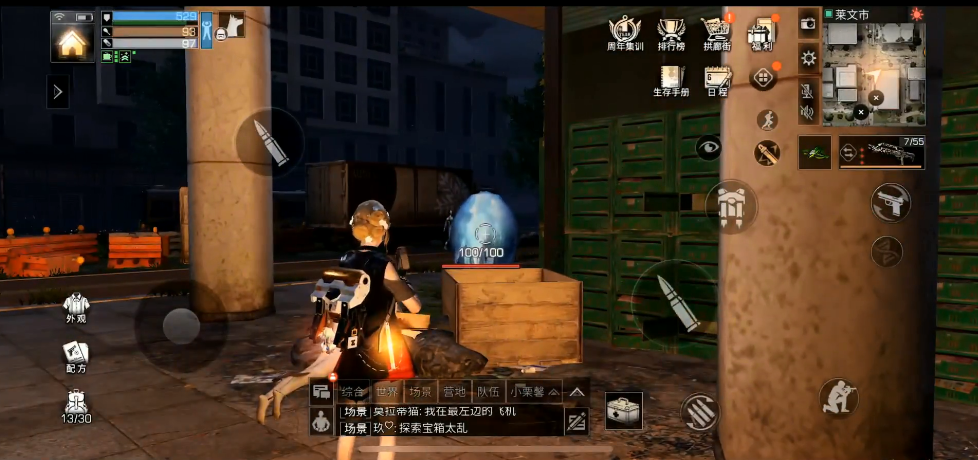Open the backpack showing 13/30

76,405
